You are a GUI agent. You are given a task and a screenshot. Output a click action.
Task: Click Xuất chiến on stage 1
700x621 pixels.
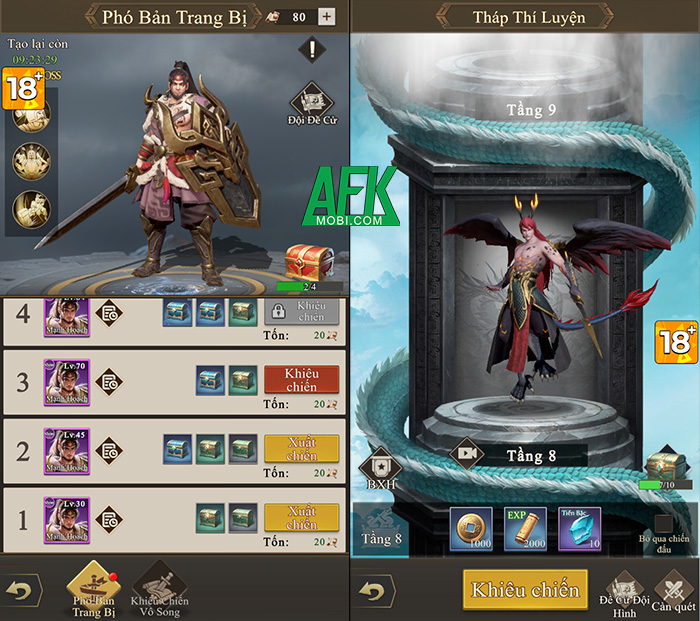(x=301, y=517)
